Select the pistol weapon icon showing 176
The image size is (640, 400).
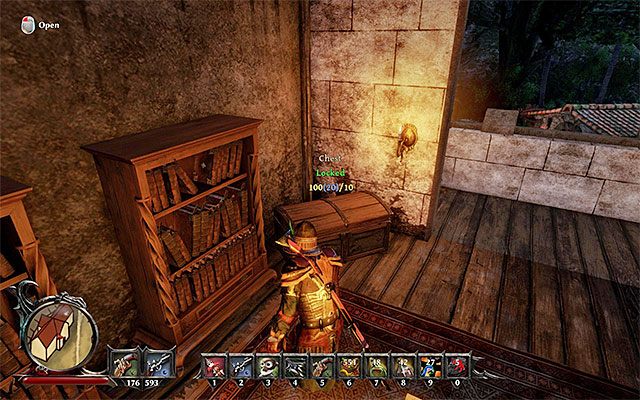127,360
